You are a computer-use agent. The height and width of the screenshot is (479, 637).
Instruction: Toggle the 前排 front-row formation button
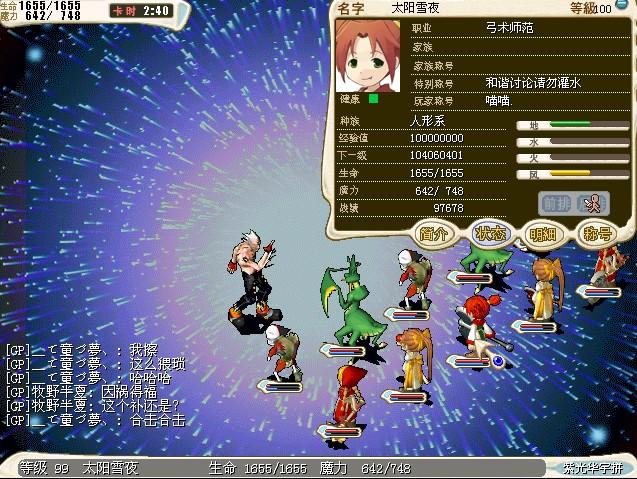click(556, 203)
